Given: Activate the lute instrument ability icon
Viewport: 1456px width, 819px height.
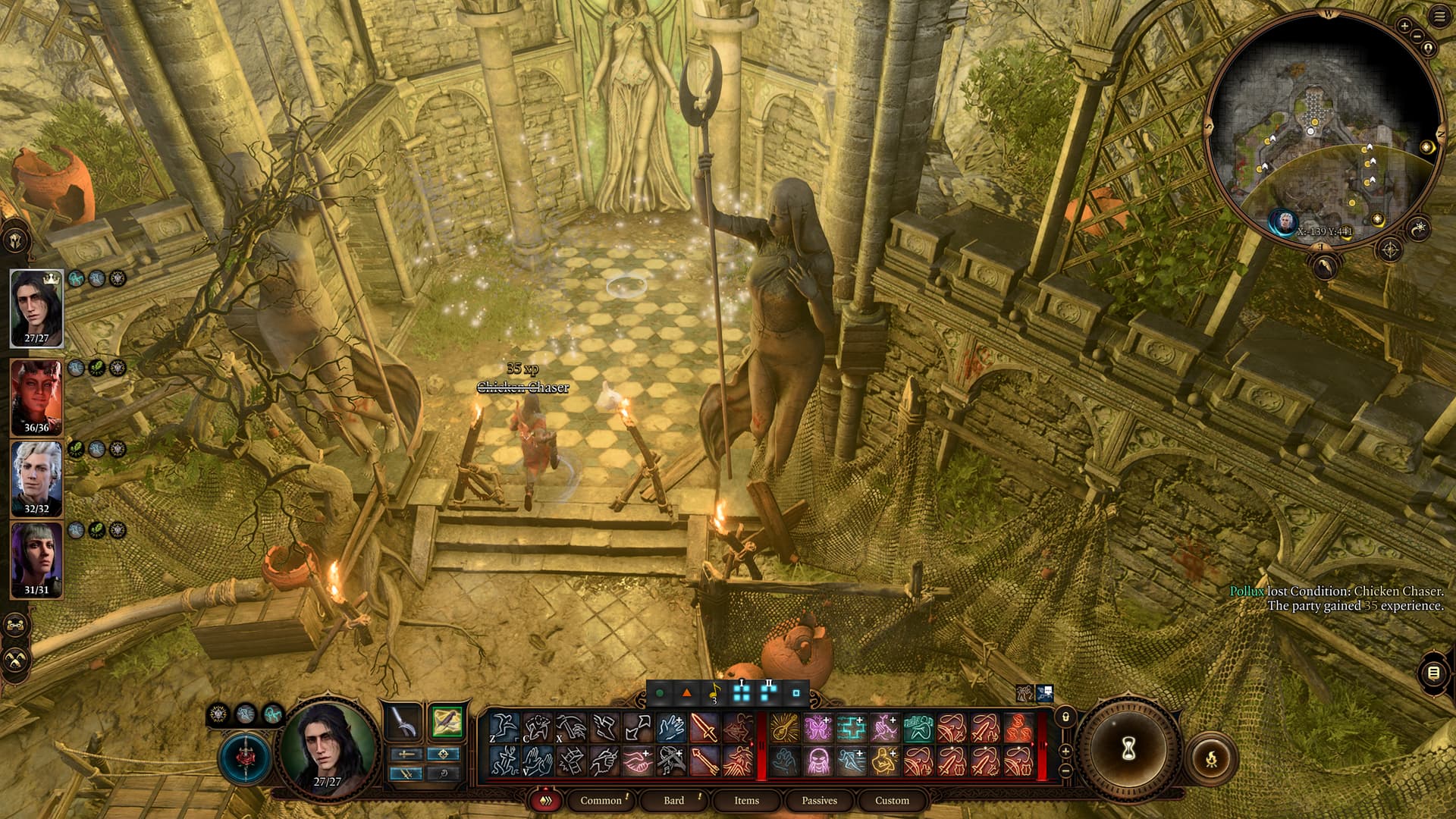Looking at the screenshot, I should [x=784, y=728].
